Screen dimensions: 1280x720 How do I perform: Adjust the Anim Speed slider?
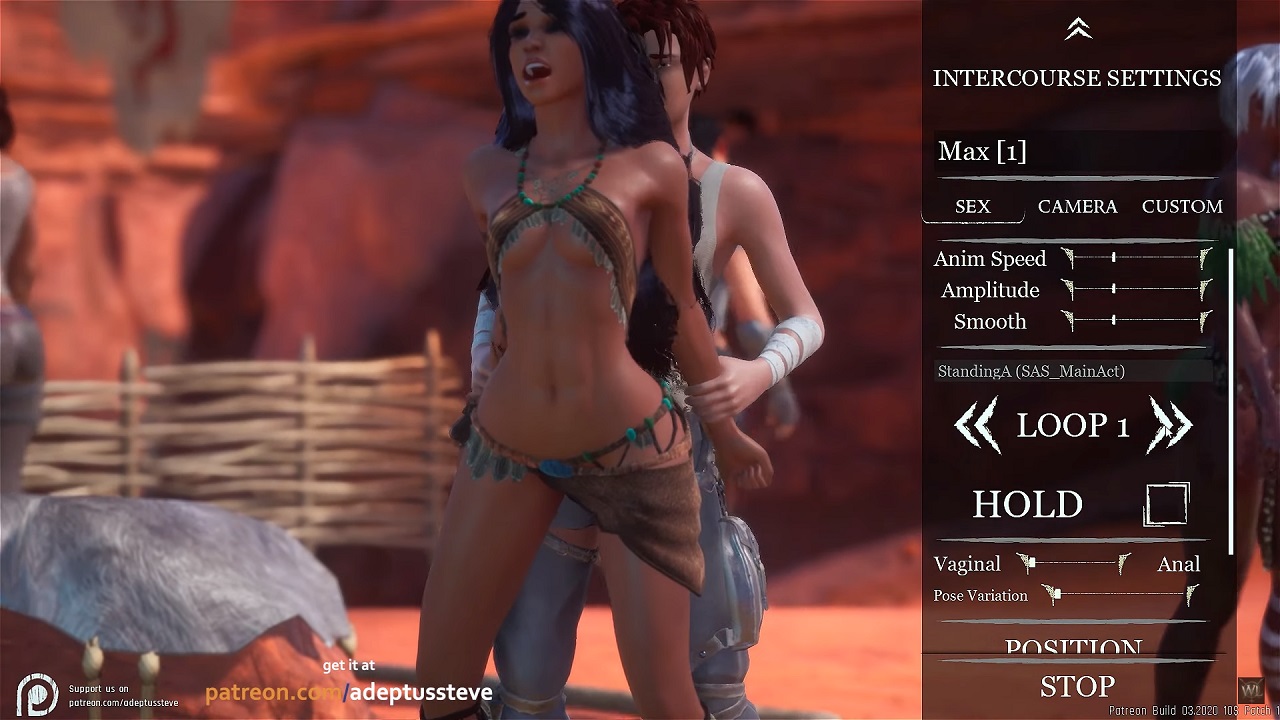pos(1137,258)
